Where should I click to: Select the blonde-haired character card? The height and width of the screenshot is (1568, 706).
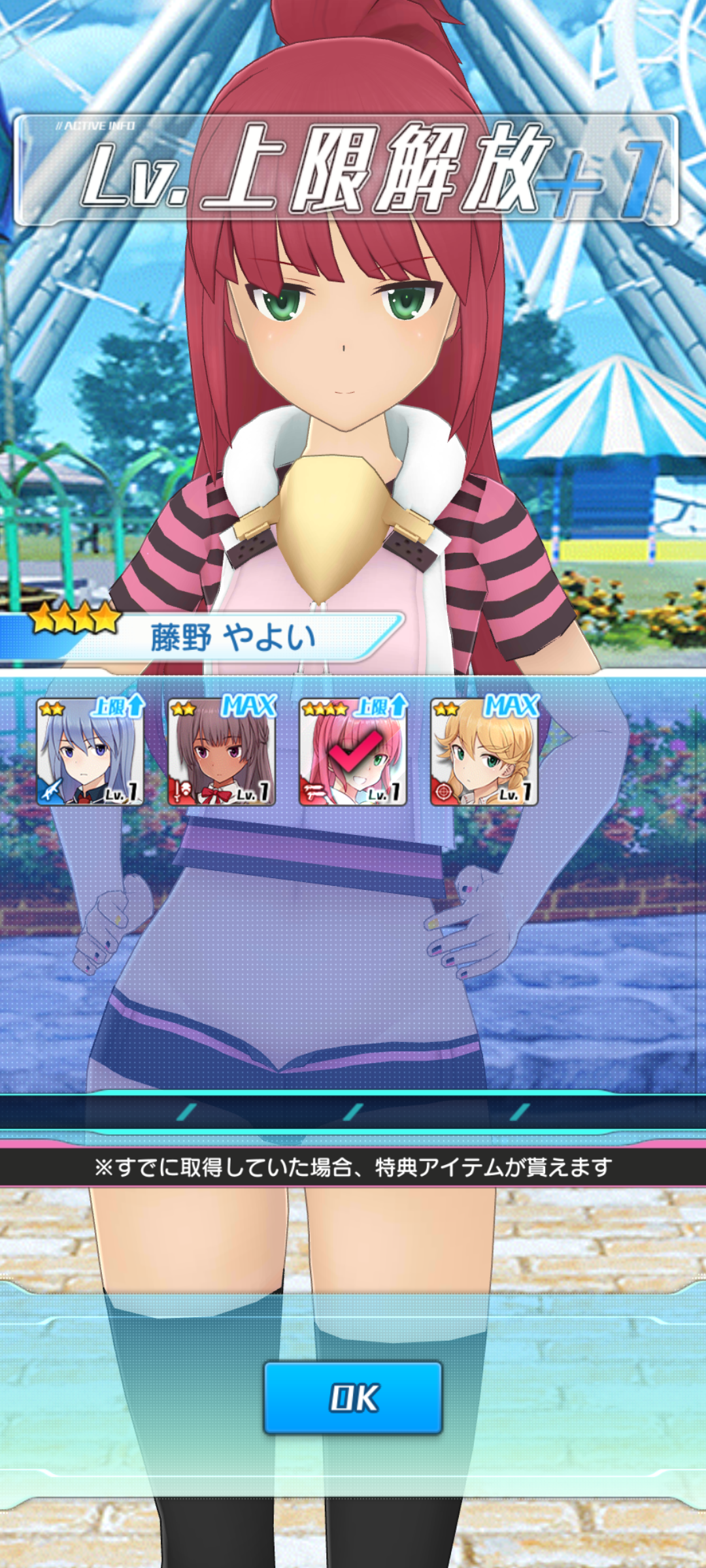pyautogui.click(x=484, y=752)
